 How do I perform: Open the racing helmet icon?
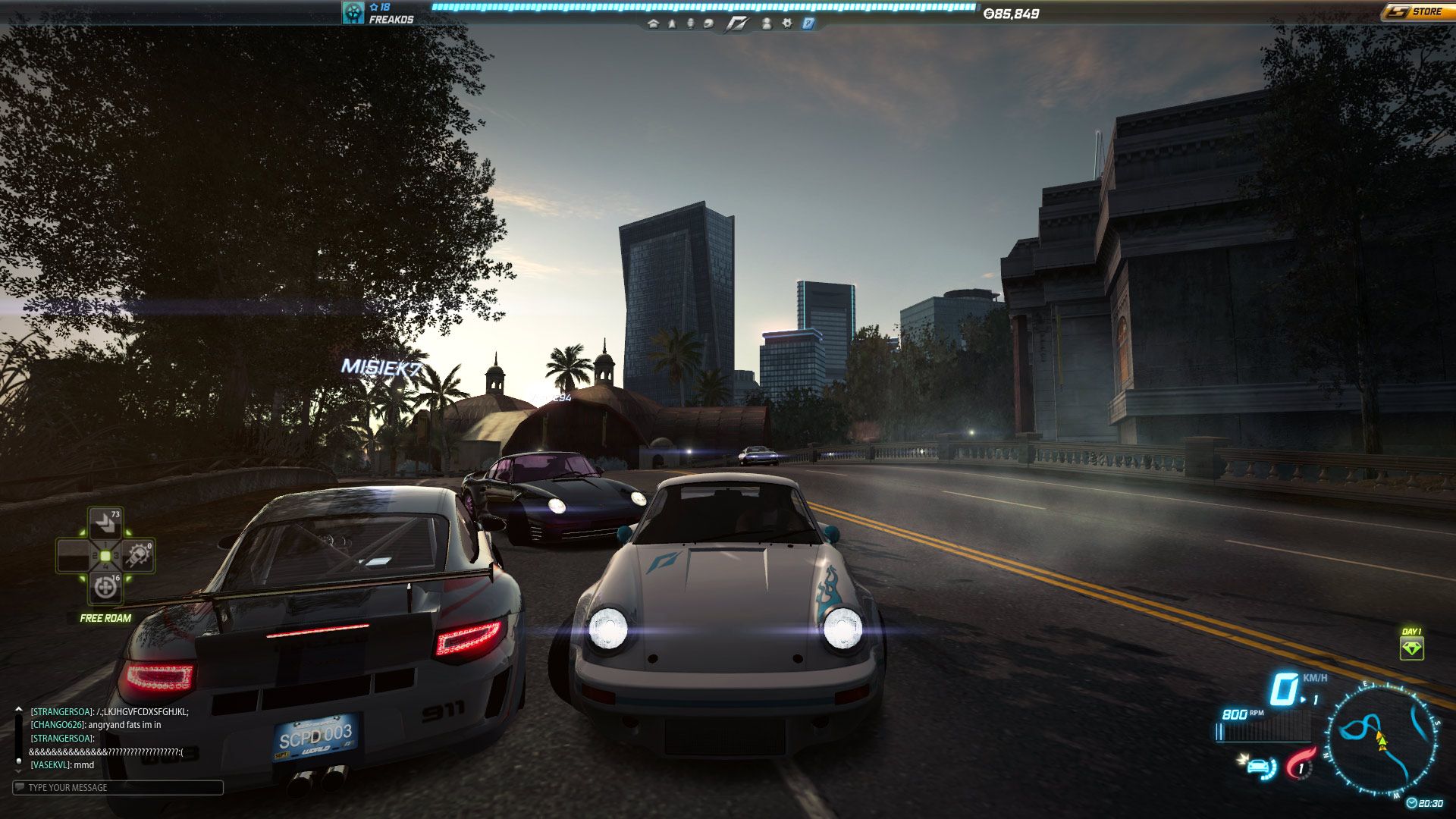point(708,24)
